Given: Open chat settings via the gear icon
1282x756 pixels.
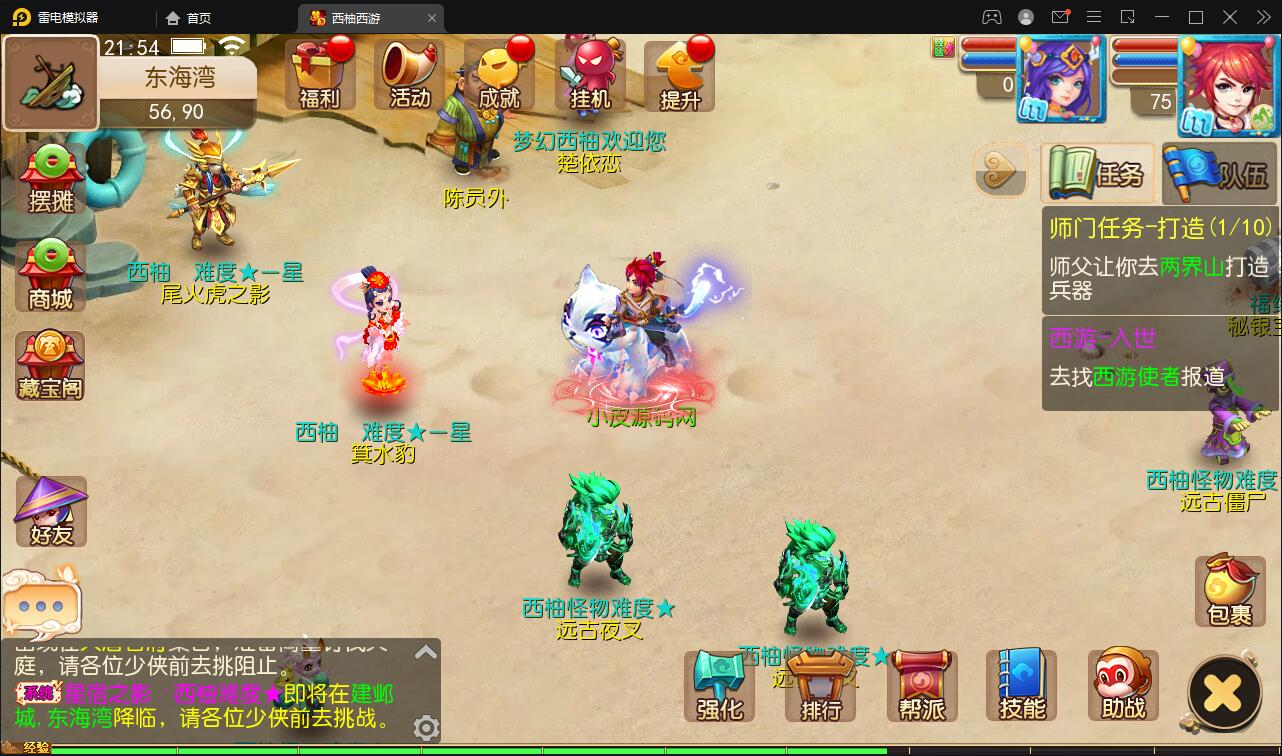Looking at the screenshot, I should (x=427, y=729).
